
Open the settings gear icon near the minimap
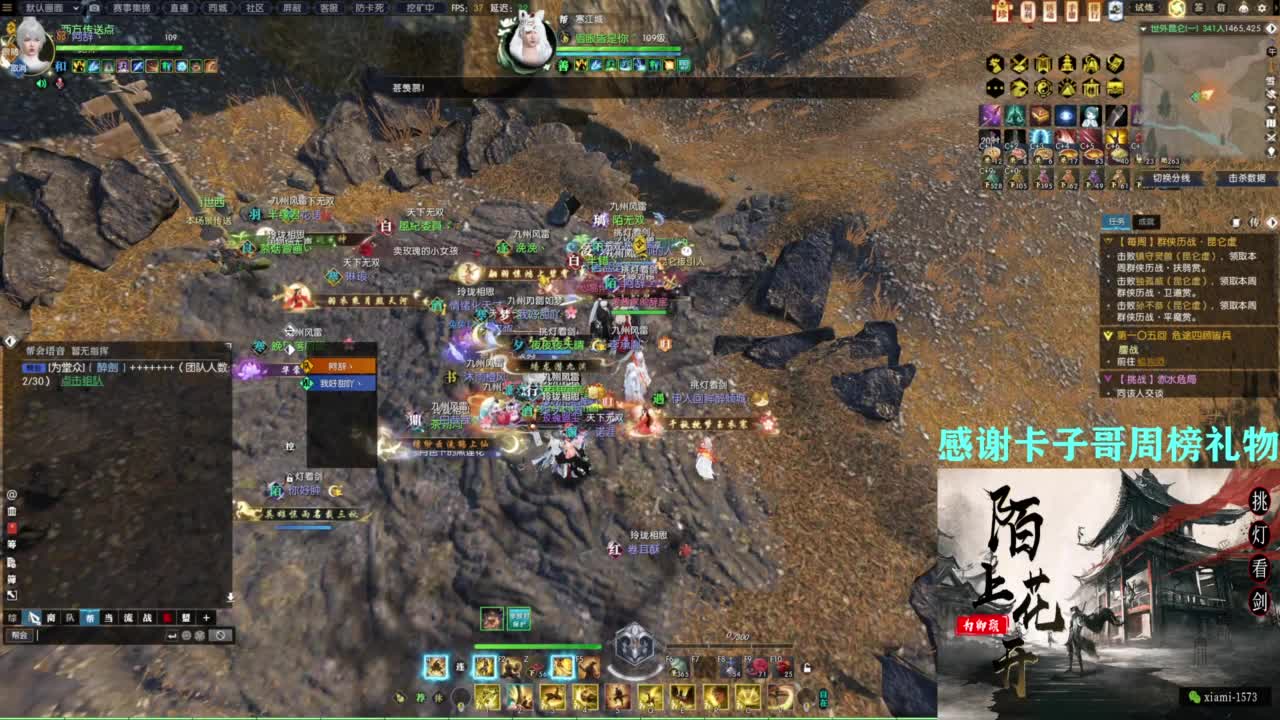pos(1261,8)
